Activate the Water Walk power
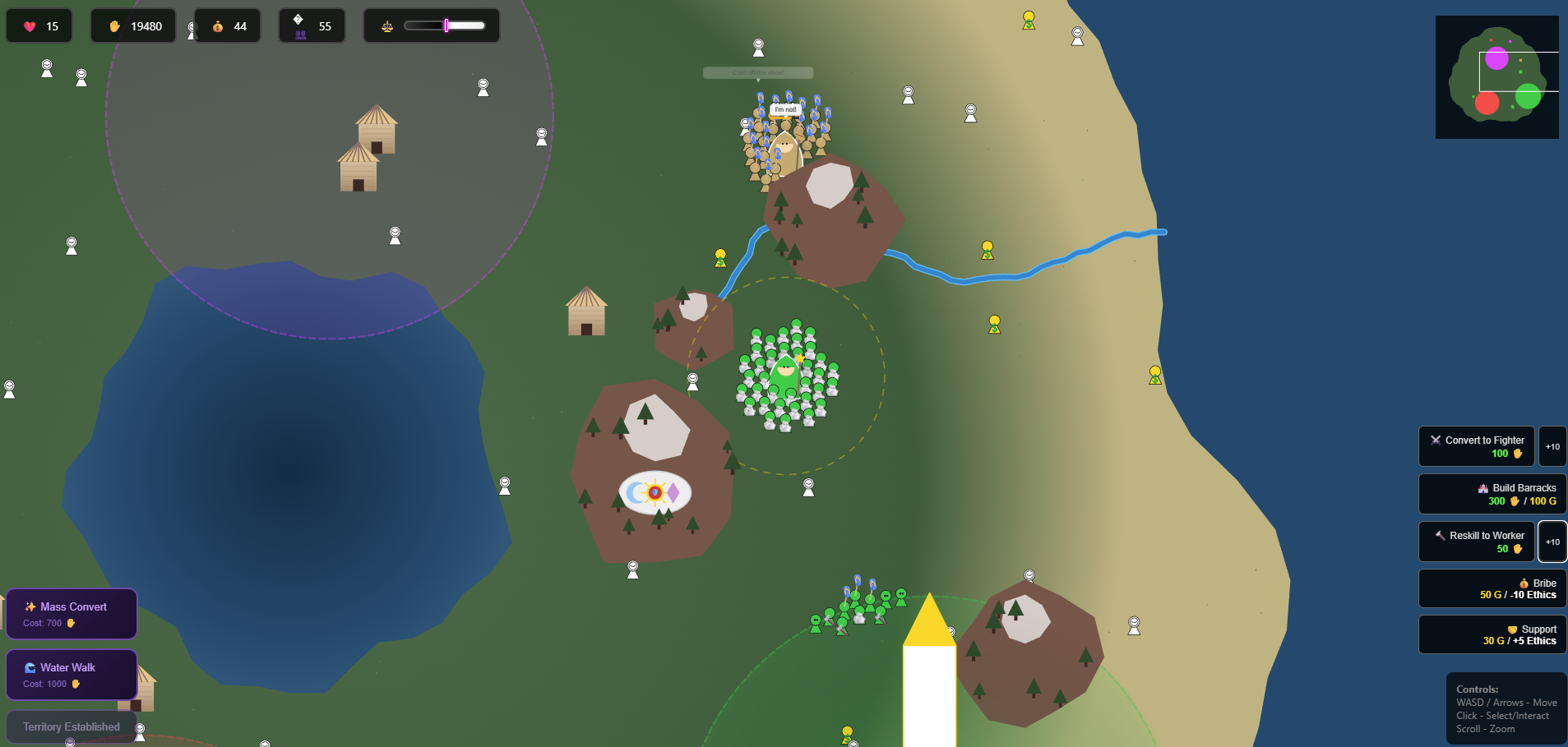This screenshot has height=747, width=1568. coord(72,675)
